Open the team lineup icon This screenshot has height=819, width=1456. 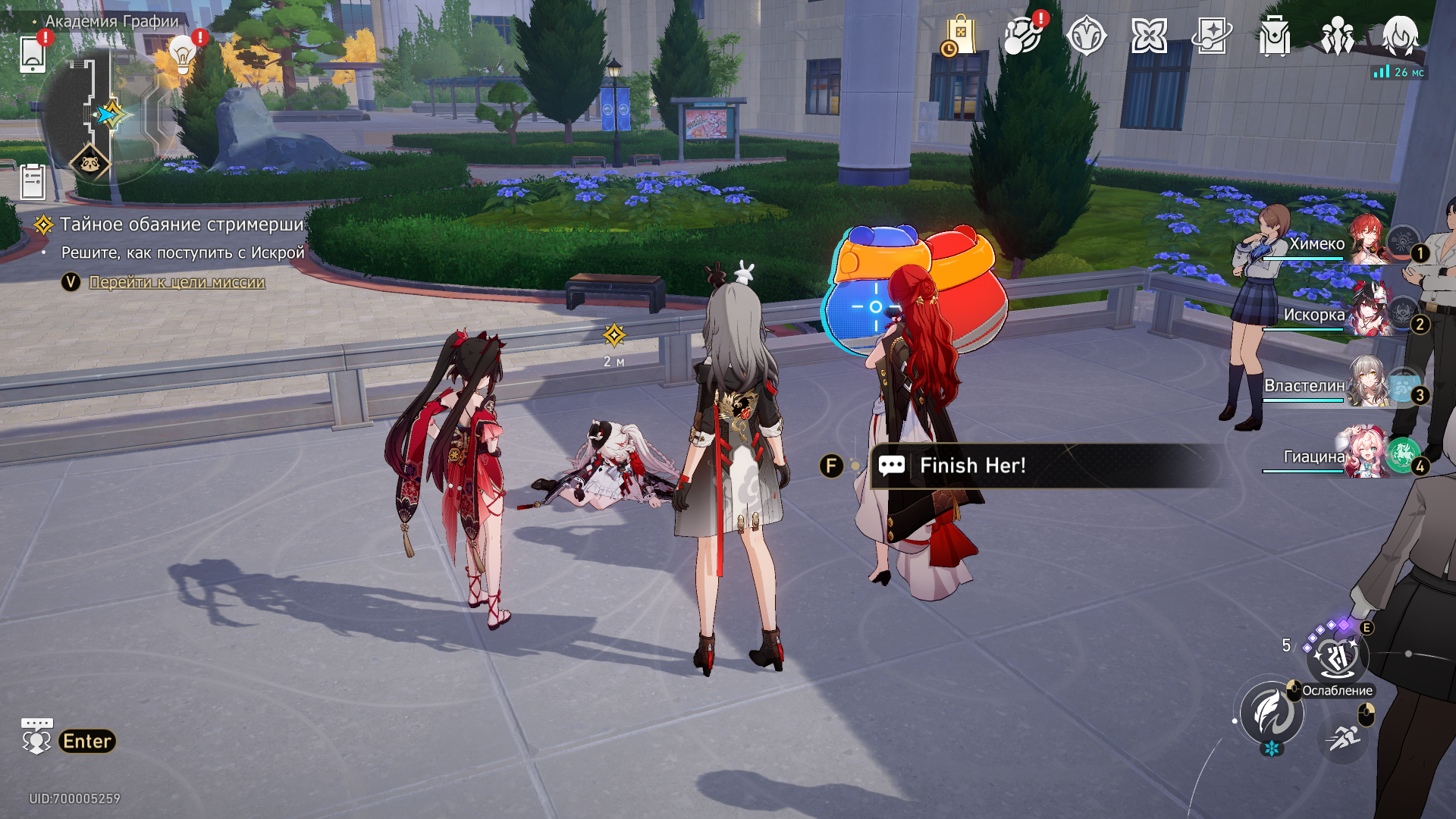(x=1337, y=36)
